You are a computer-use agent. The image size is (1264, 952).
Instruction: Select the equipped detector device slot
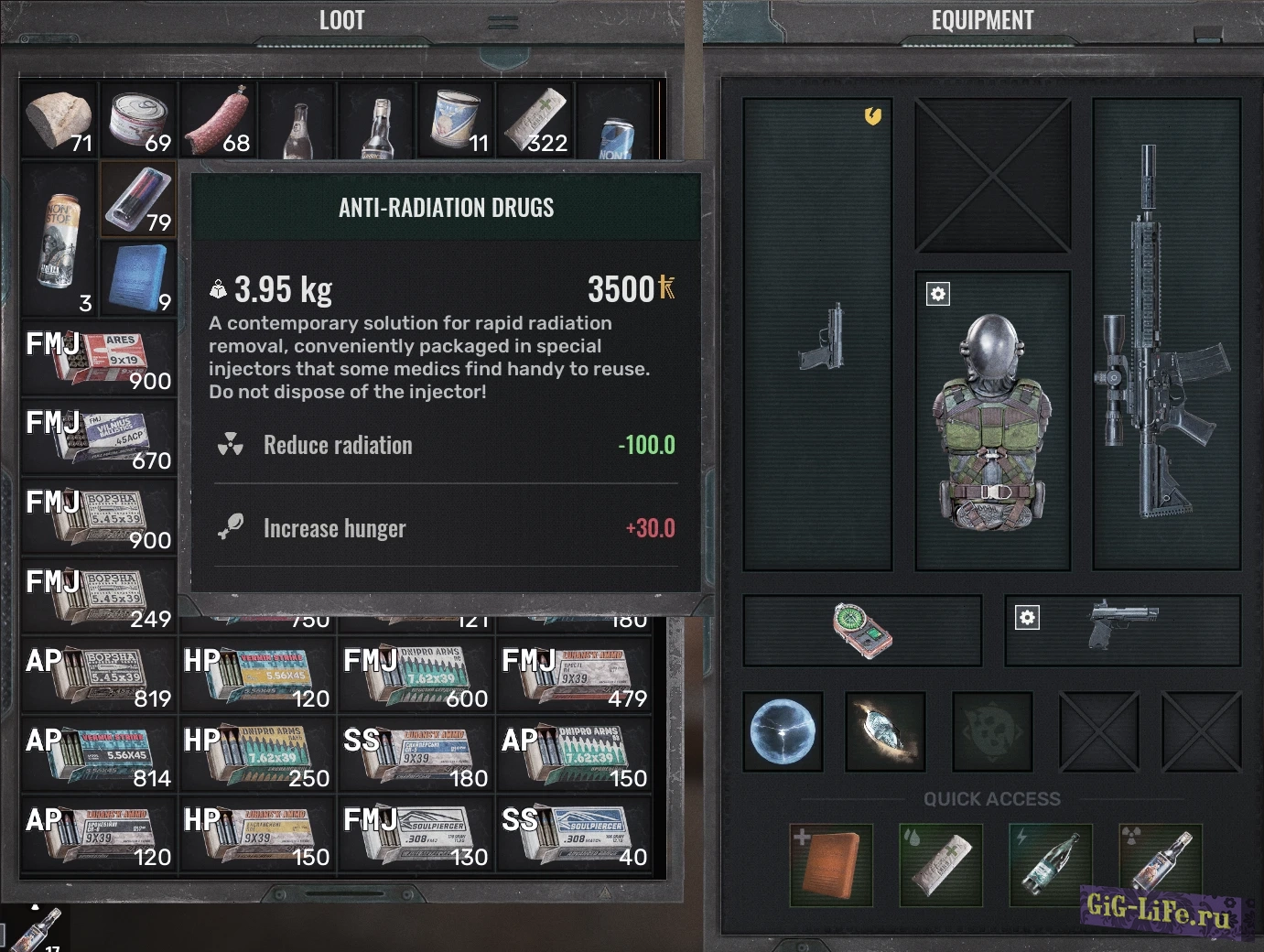[861, 630]
